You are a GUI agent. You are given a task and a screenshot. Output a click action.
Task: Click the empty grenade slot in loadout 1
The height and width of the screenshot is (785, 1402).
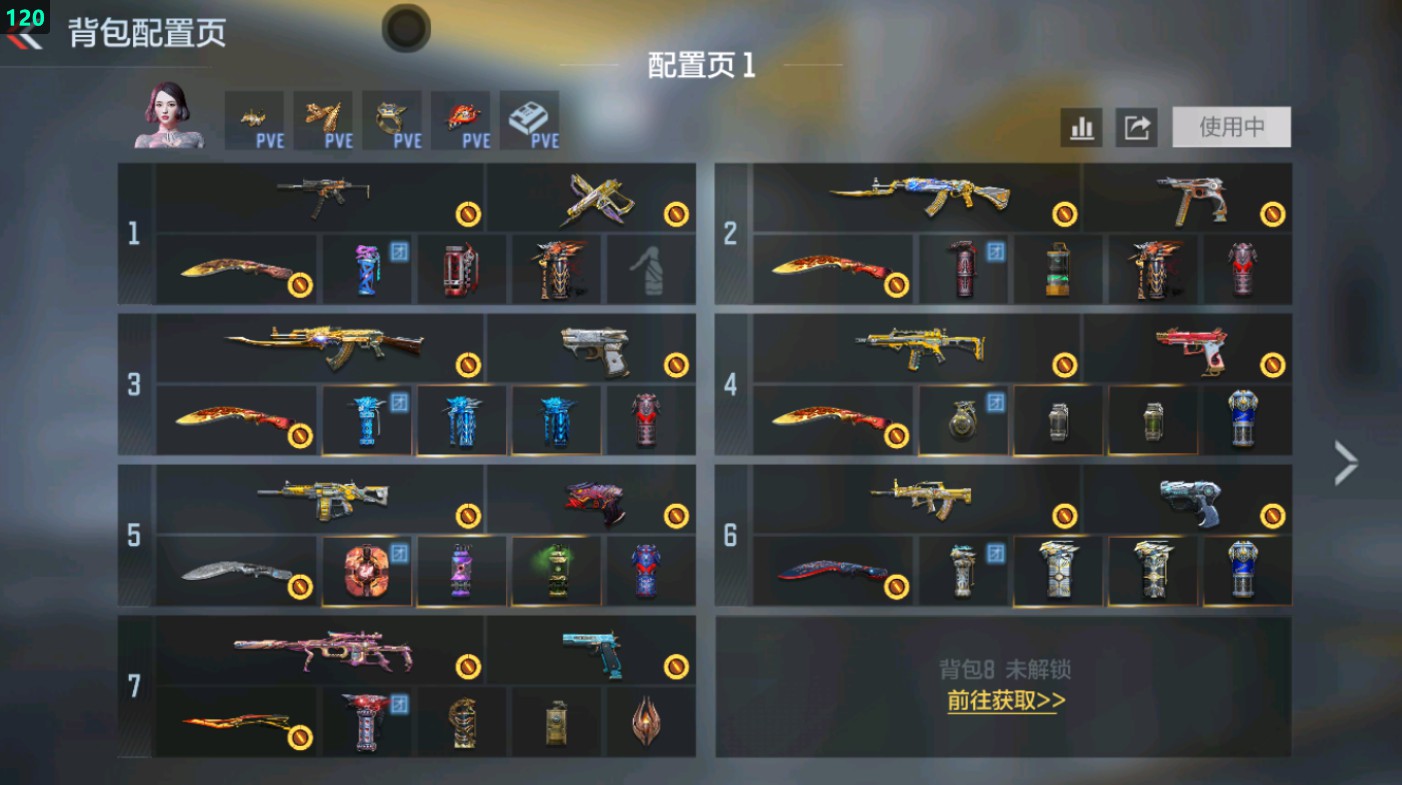click(648, 270)
